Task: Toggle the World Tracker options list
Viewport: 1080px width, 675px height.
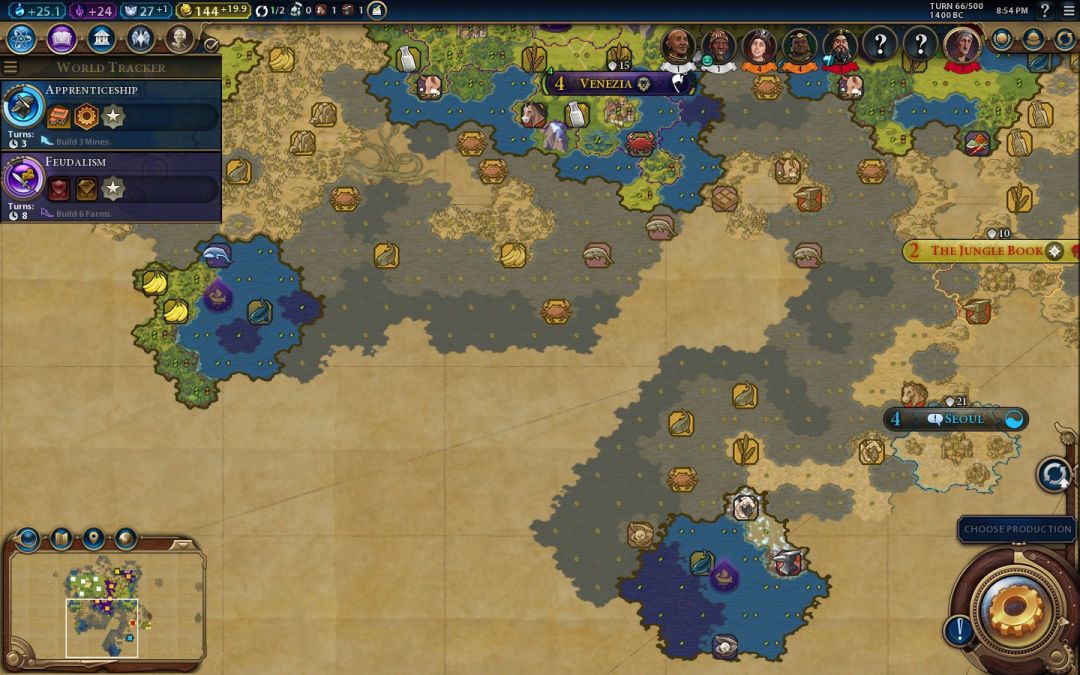Action: click(x=11, y=67)
